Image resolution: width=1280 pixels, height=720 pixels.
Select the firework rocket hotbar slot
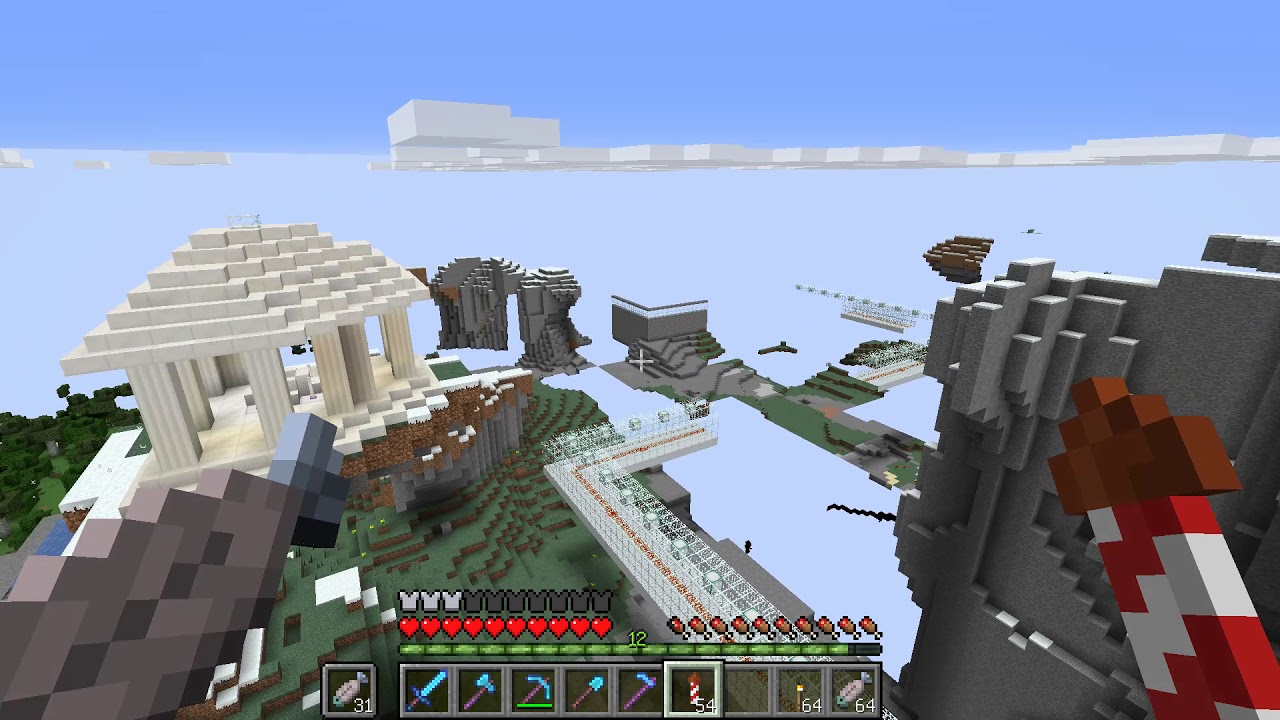click(x=695, y=690)
